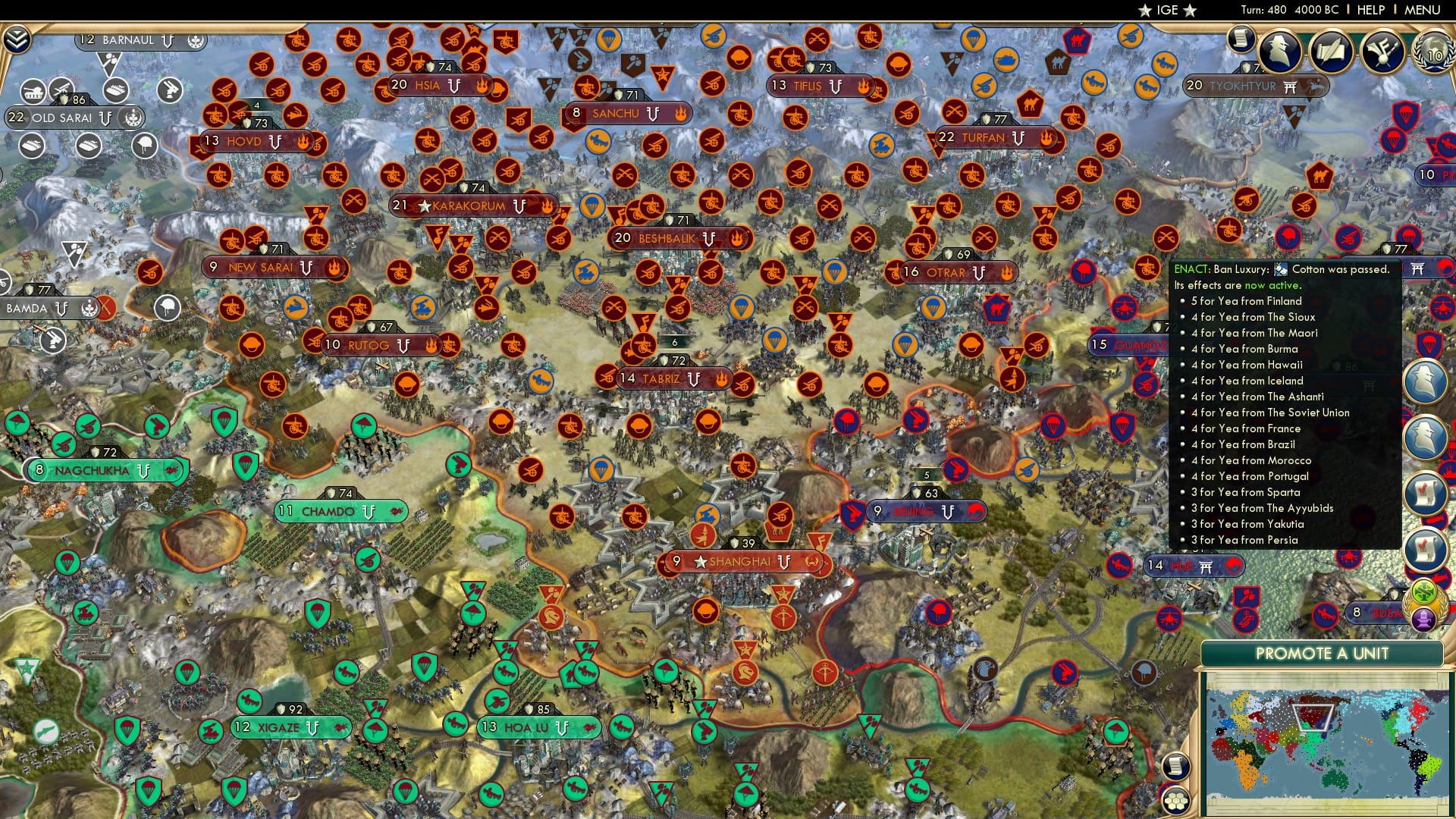Collapse the unit panel via the double-chevron
This screenshot has height=819, width=1456.
coord(16,39)
